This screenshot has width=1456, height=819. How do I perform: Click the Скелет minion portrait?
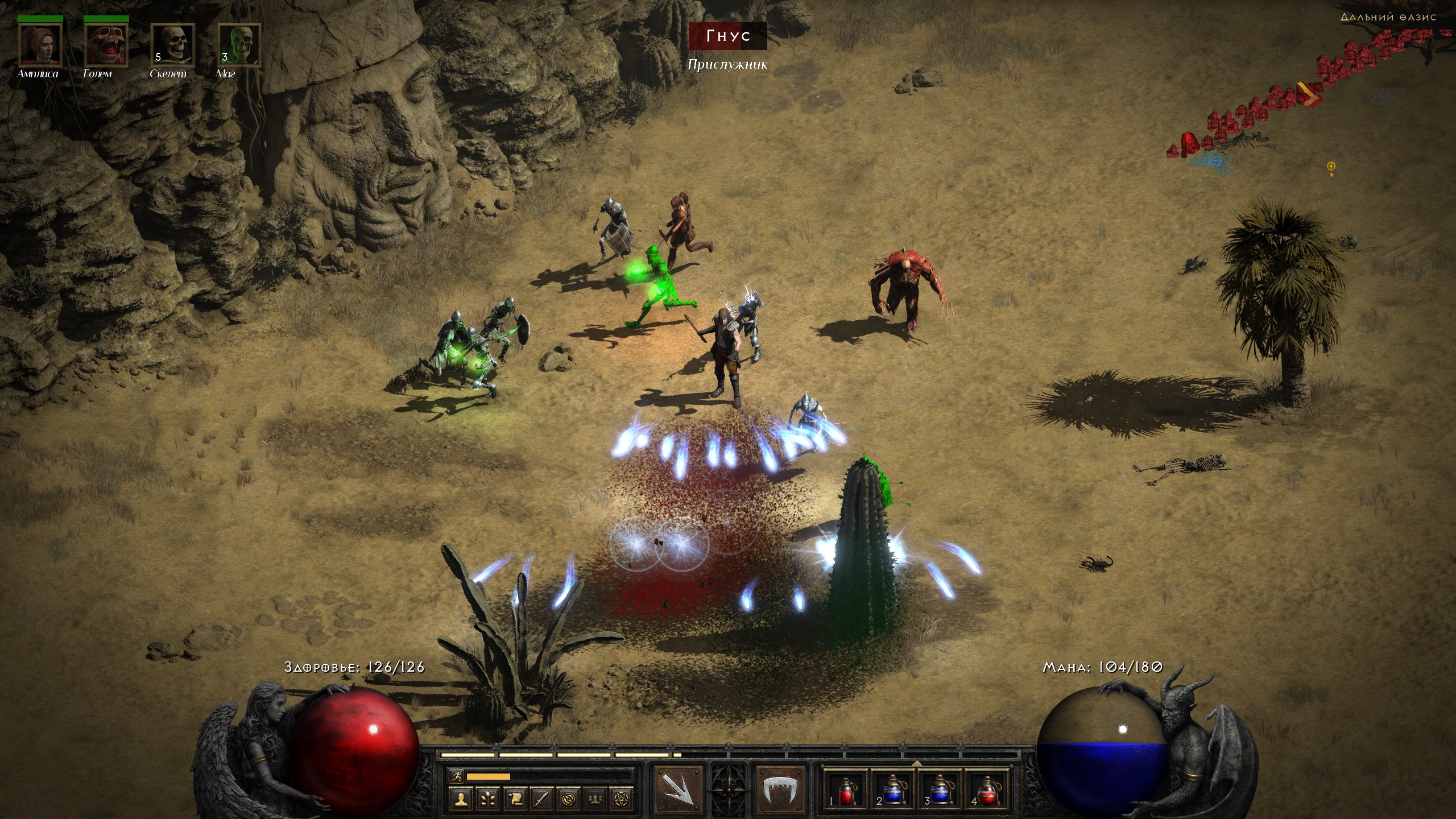pyautogui.click(x=172, y=45)
